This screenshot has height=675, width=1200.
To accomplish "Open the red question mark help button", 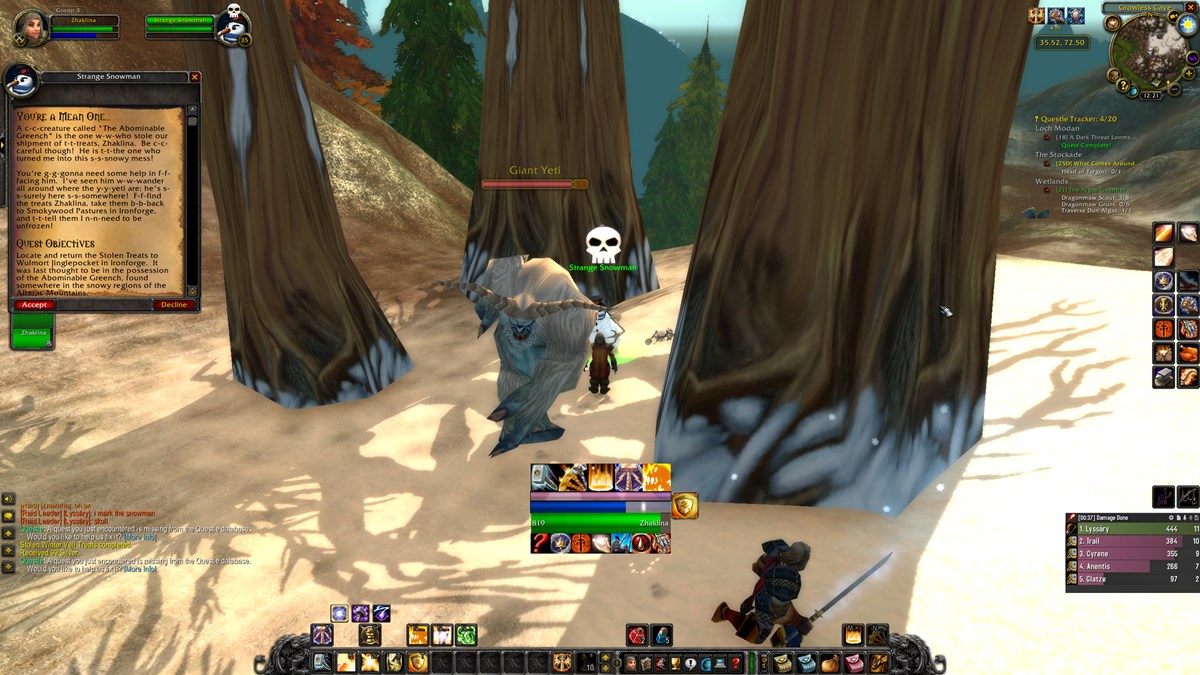I will [x=736, y=662].
